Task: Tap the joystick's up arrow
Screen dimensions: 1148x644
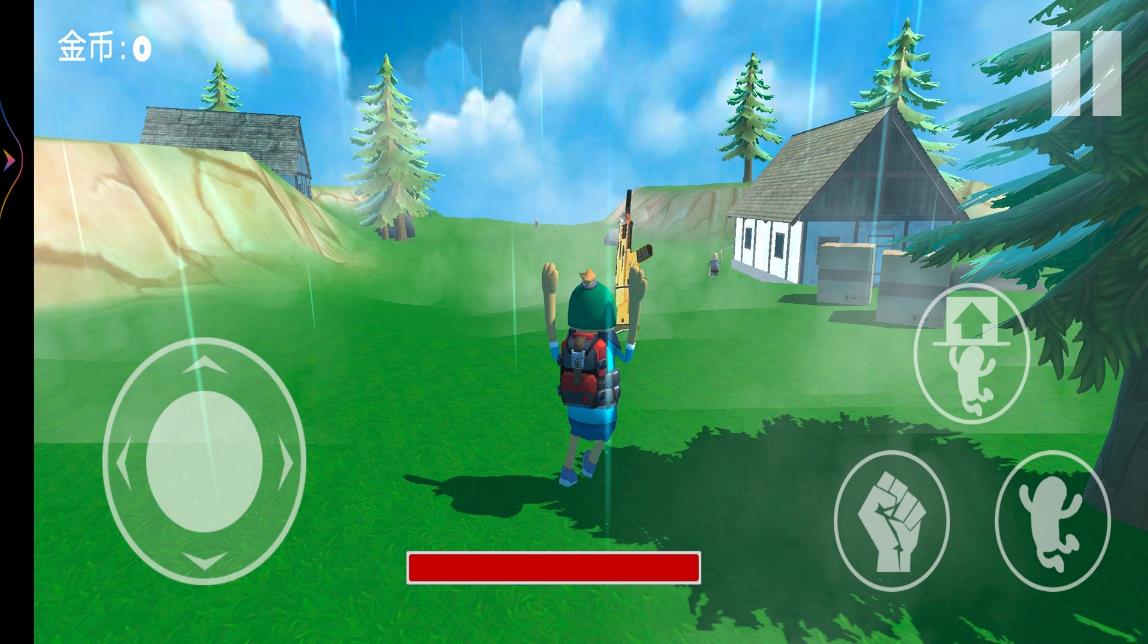Action: point(204,366)
